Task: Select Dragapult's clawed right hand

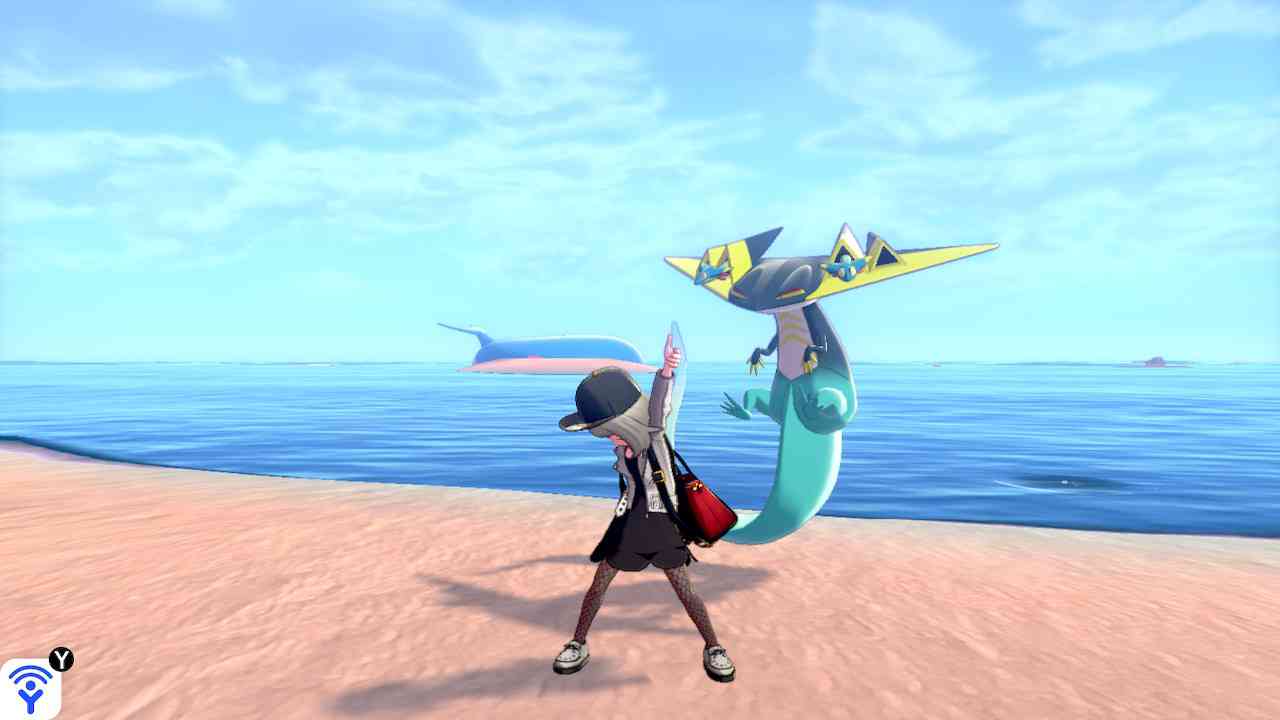Action: pyautogui.click(x=755, y=364)
